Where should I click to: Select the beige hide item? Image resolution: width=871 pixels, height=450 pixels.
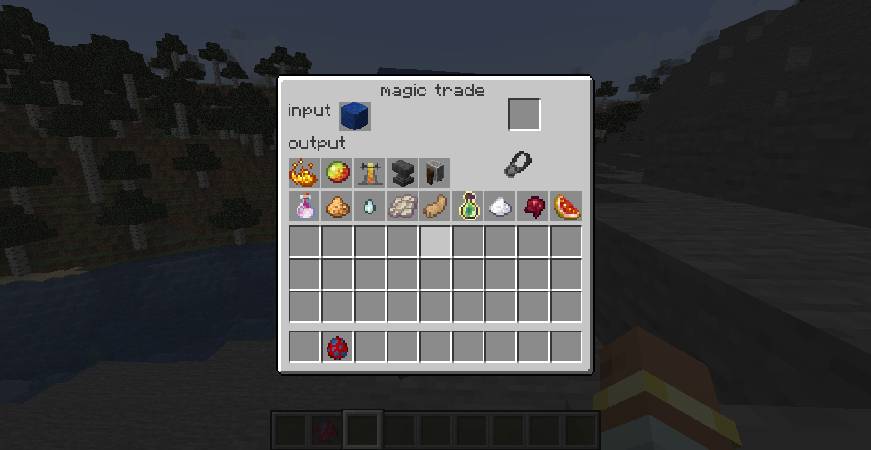tap(402, 207)
